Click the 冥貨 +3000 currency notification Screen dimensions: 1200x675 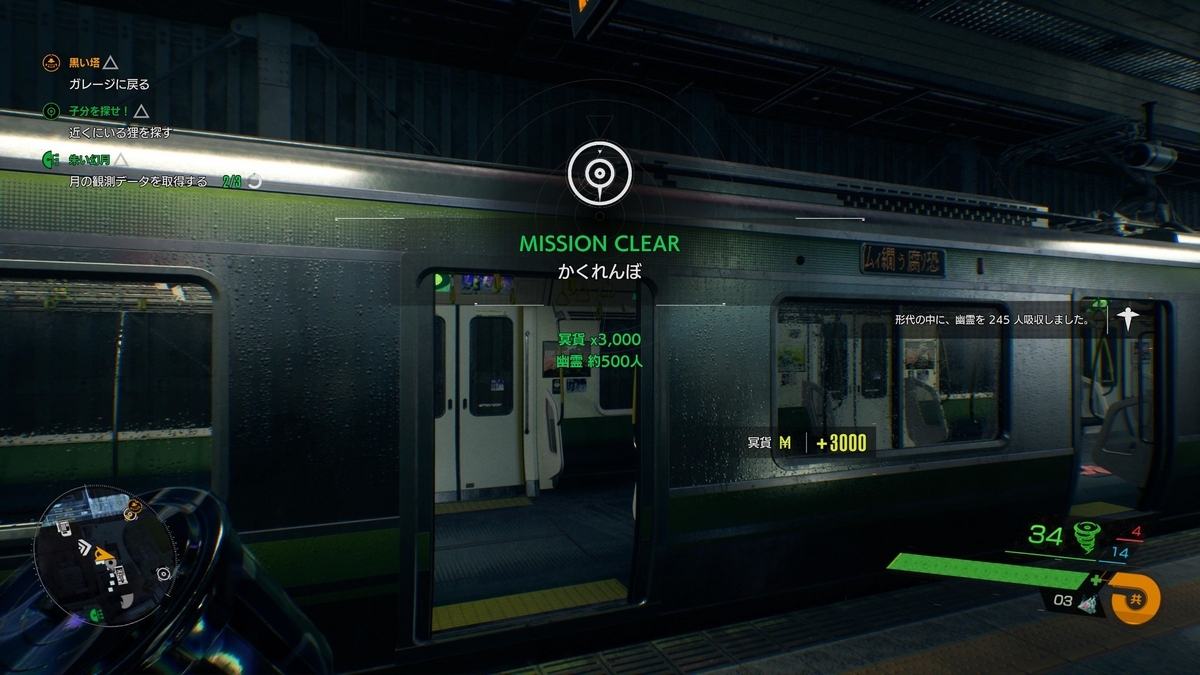(x=808, y=443)
